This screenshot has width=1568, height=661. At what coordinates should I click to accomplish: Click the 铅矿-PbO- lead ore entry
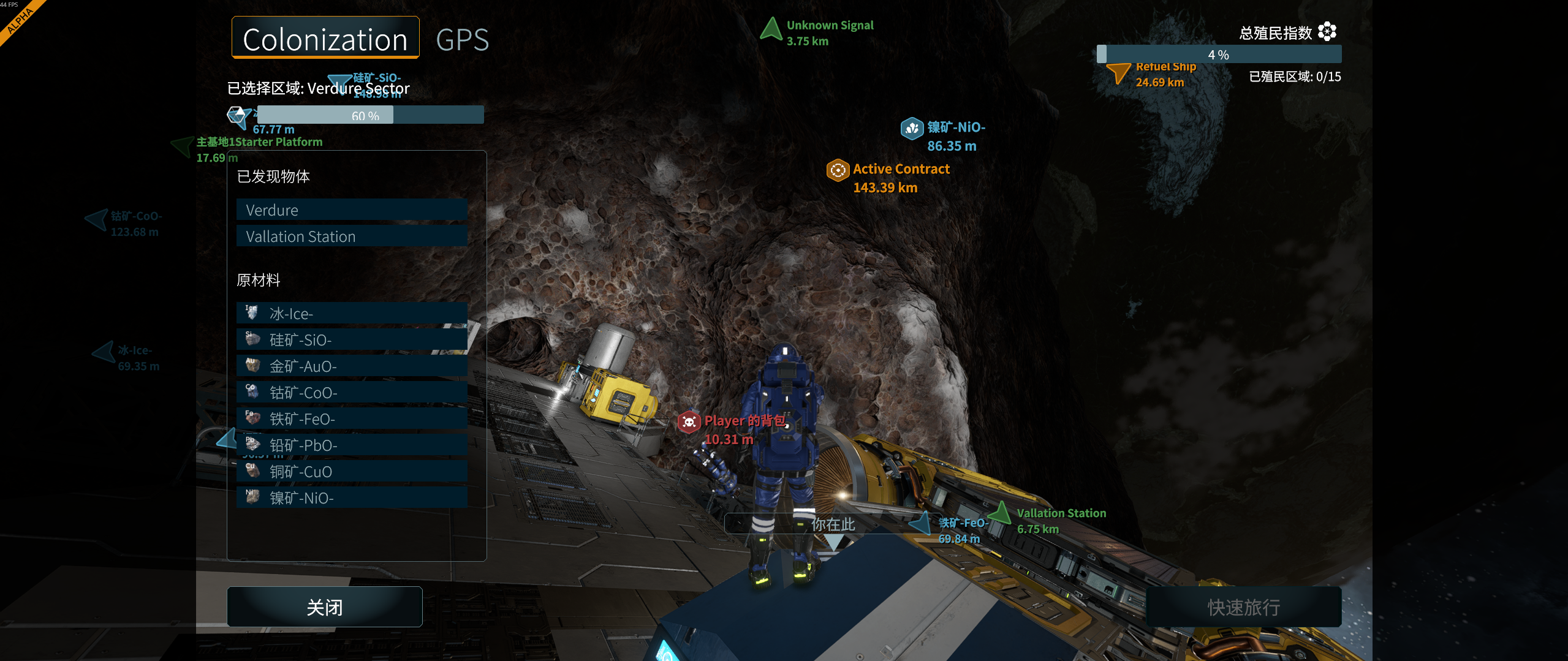[x=352, y=445]
